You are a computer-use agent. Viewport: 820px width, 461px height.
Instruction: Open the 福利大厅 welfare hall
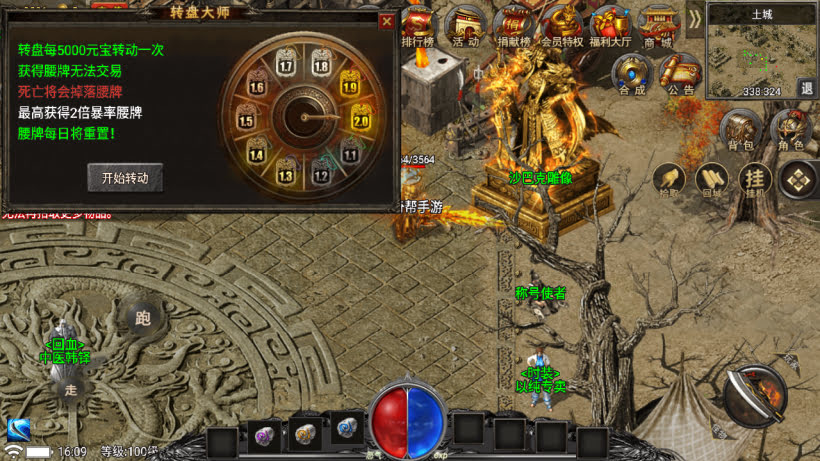pos(610,27)
